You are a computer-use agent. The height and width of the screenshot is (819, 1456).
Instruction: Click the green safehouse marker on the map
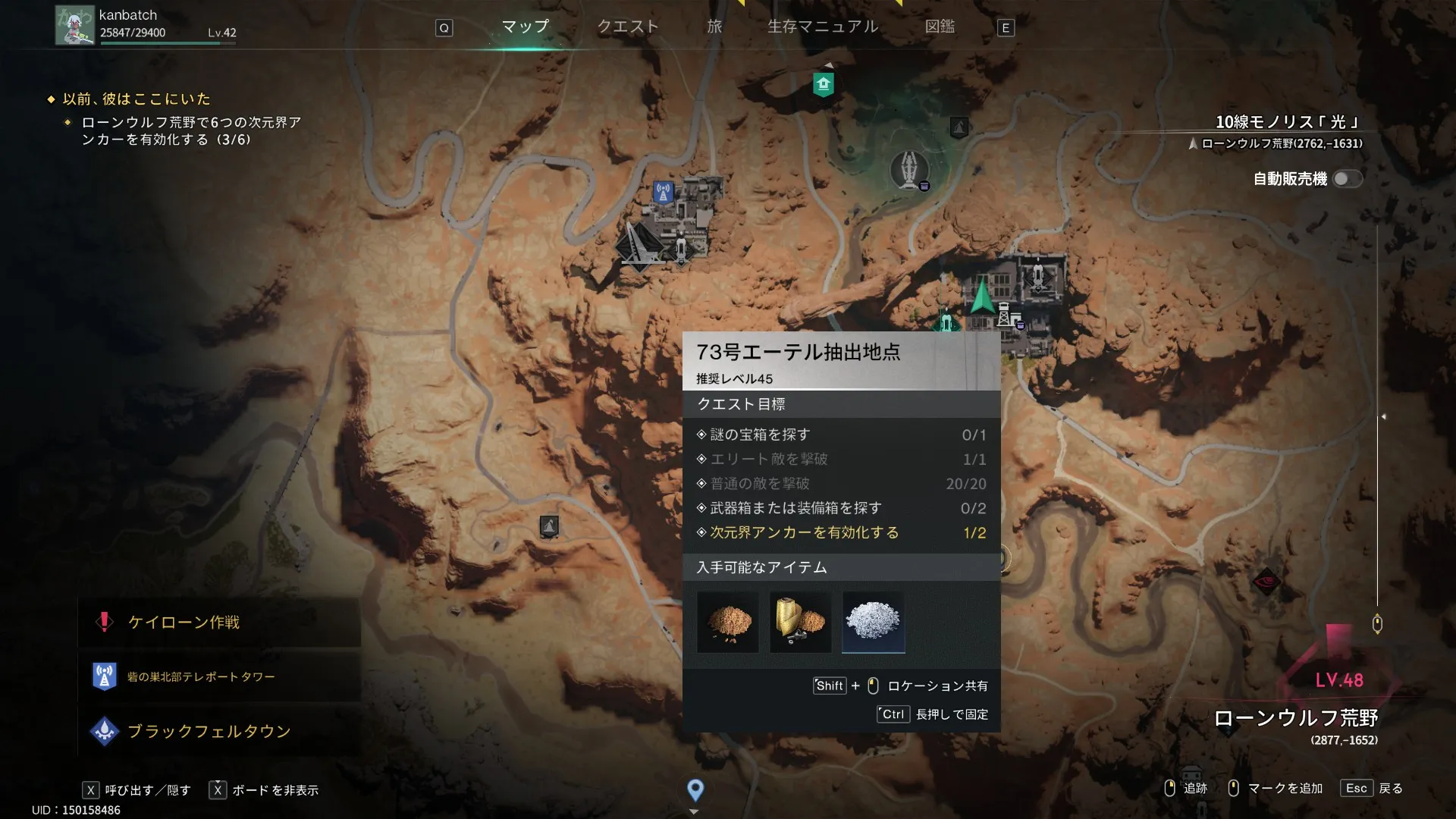tap(823, 84)
